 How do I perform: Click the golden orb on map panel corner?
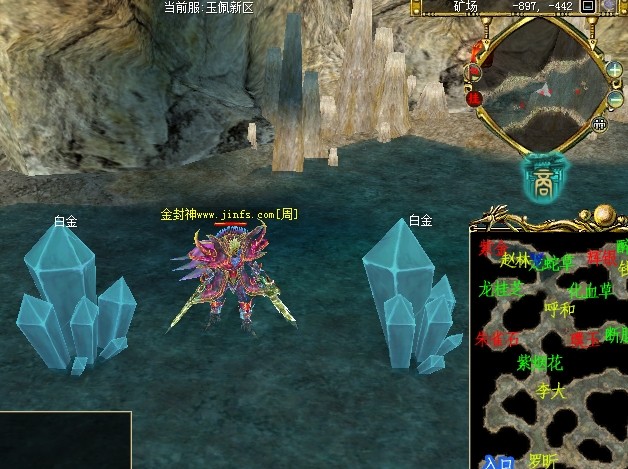604,215
